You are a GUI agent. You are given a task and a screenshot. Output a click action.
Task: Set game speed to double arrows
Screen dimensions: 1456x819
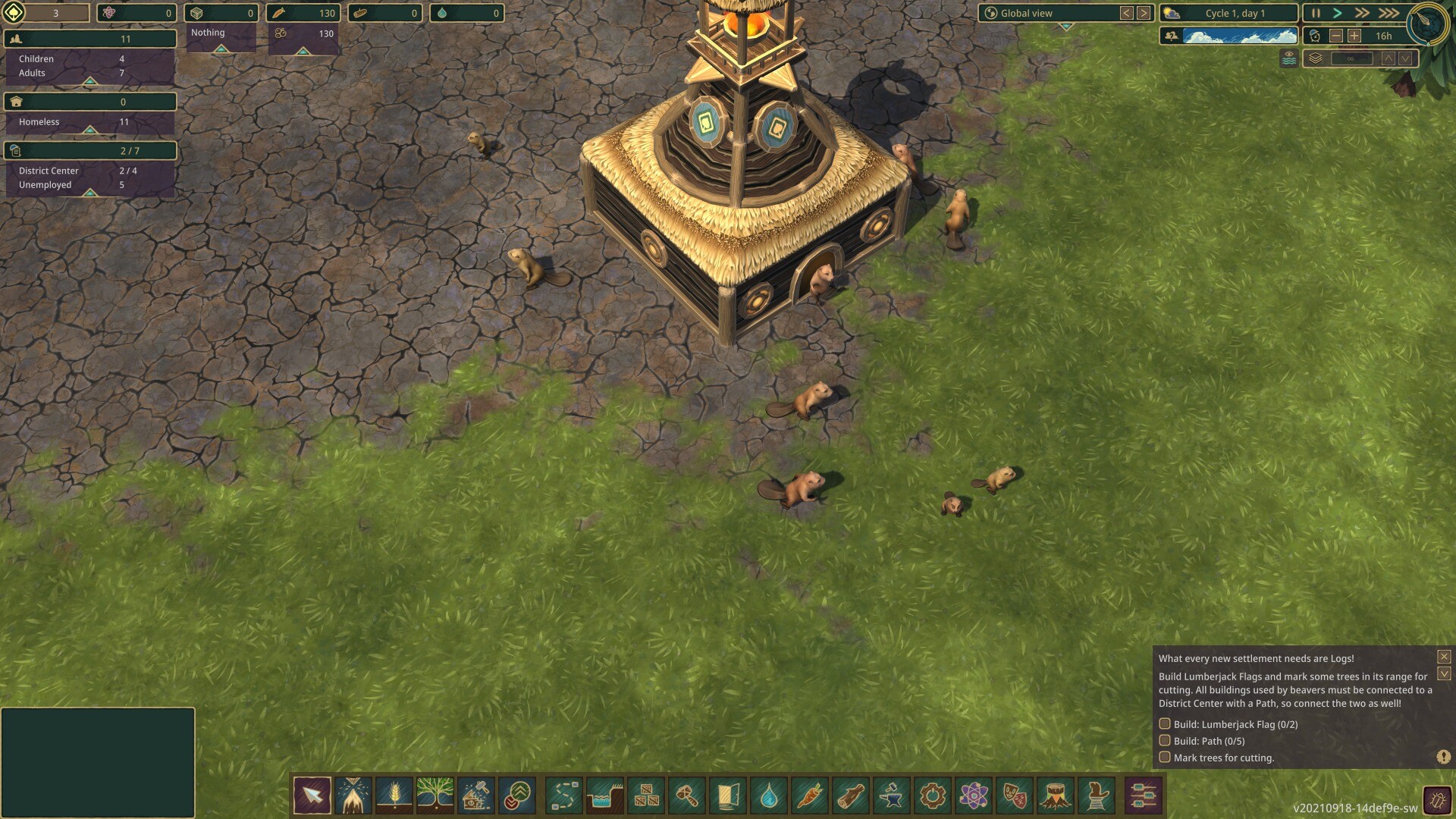[x=1362, y=13]
